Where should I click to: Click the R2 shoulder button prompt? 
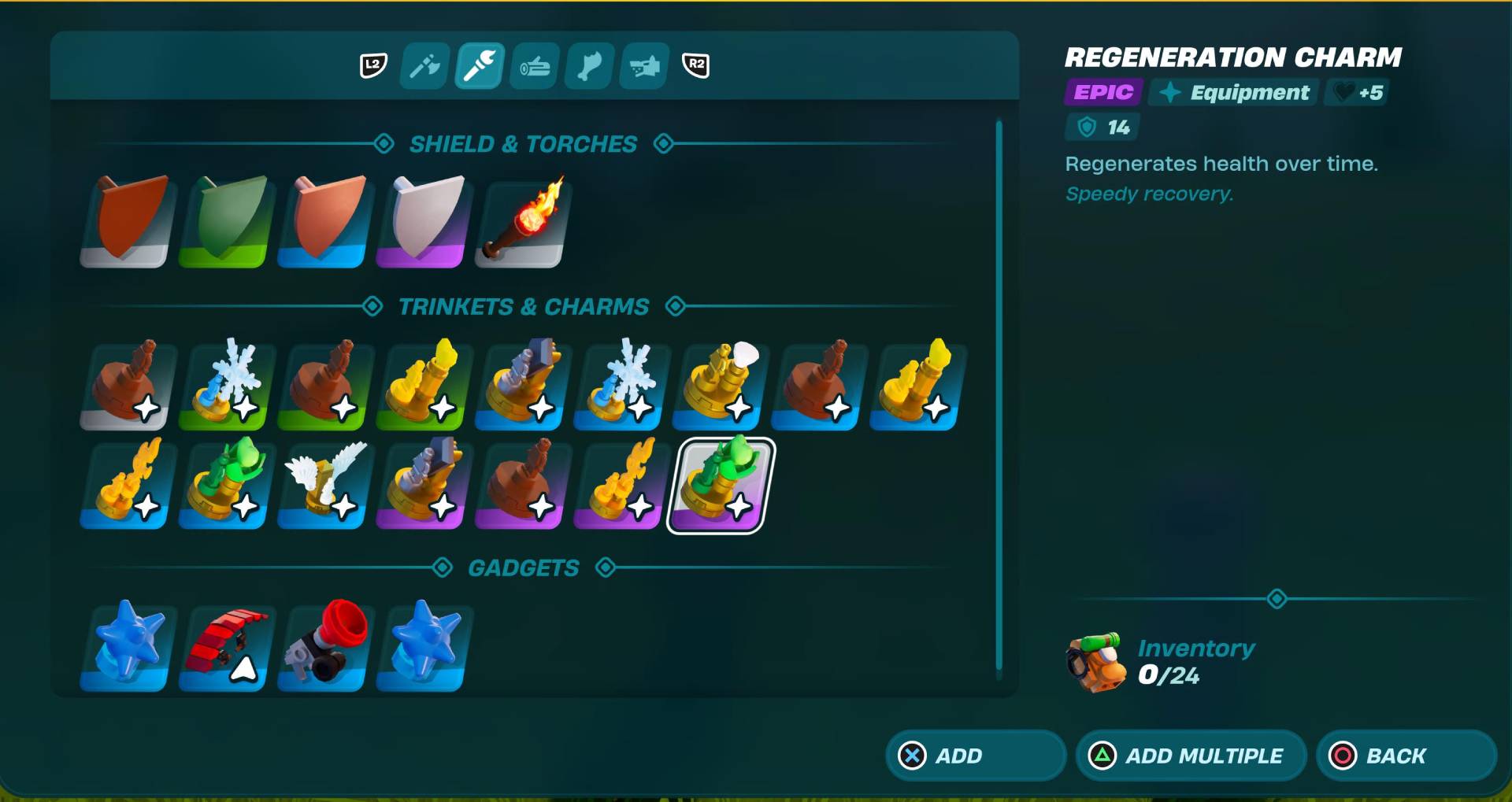pos(696,67)
